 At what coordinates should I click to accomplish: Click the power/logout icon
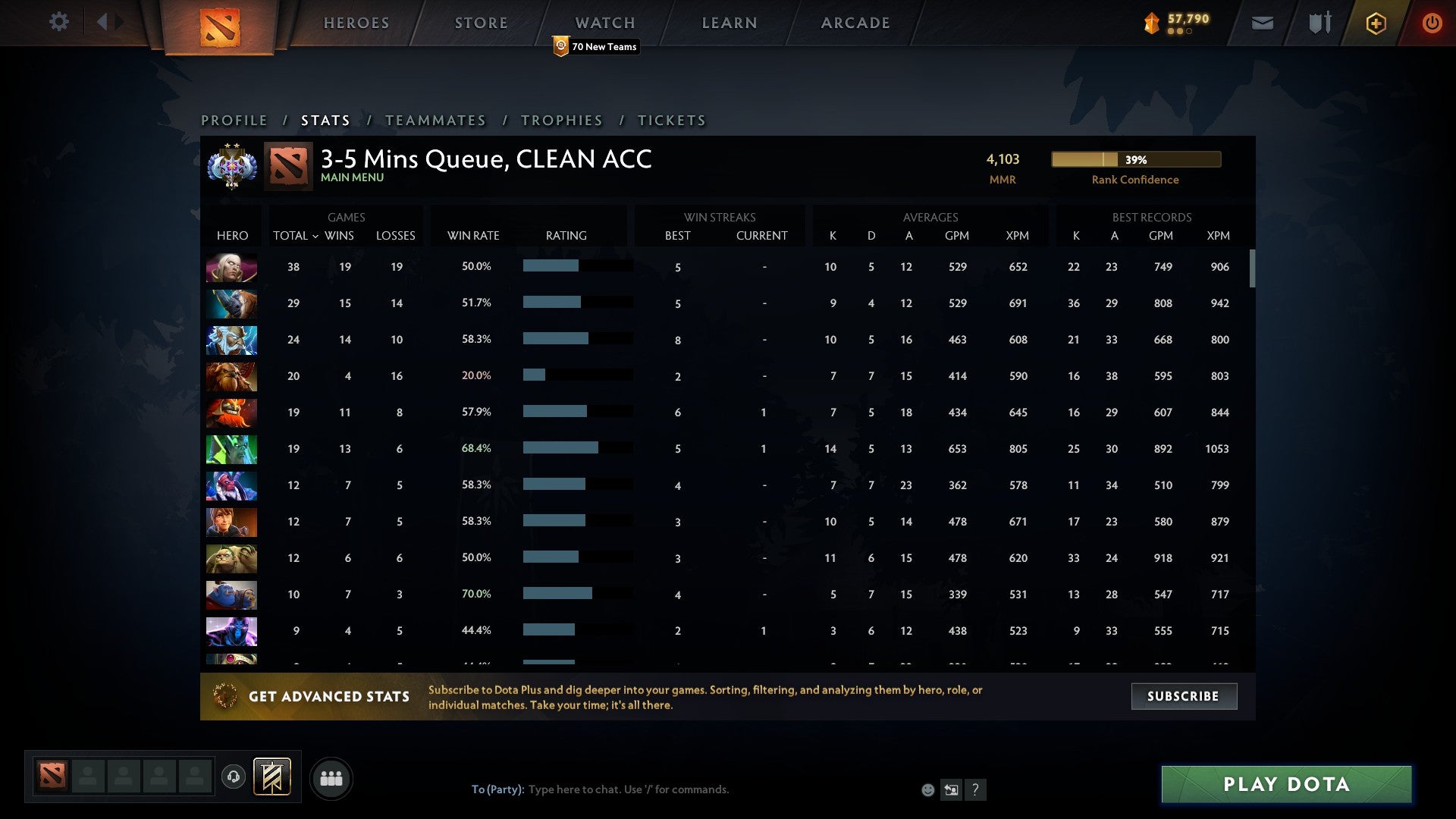[1432, 23]
